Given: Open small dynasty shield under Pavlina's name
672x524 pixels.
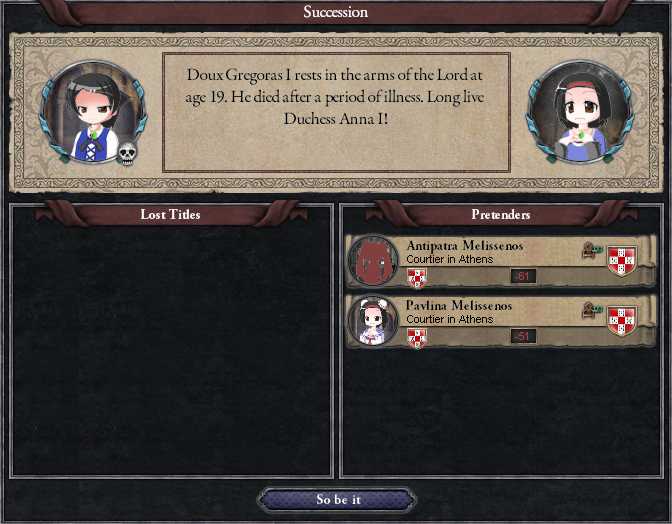Looking at the screenshot, I should [x=417, y=337].
